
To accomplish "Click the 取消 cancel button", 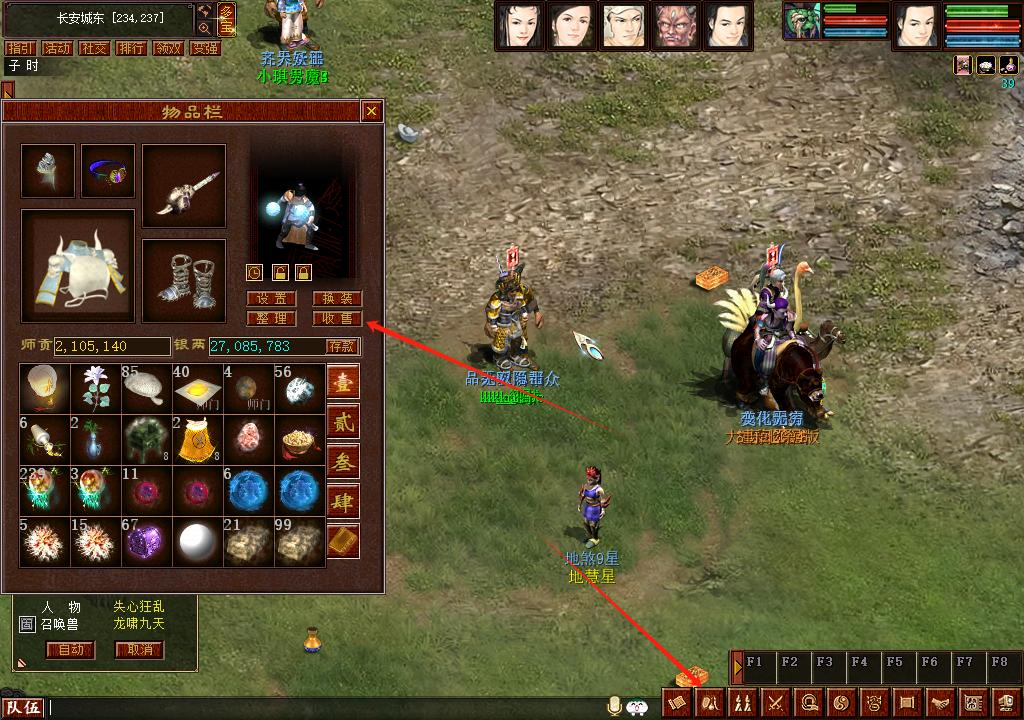I will [x=139, y=650].
